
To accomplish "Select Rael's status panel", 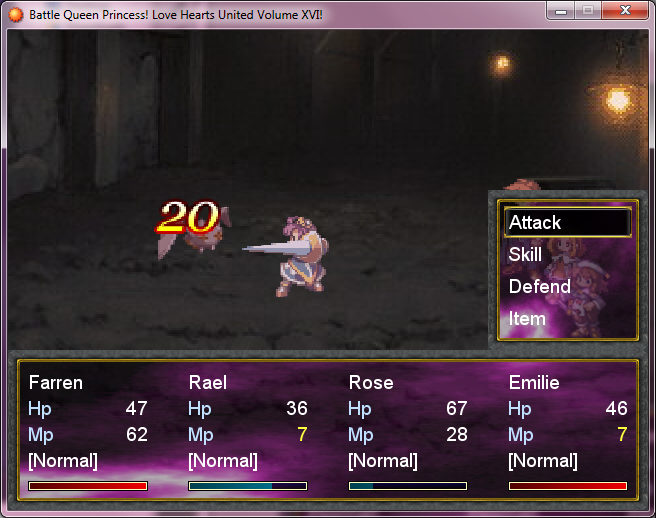I will [248, 432].
